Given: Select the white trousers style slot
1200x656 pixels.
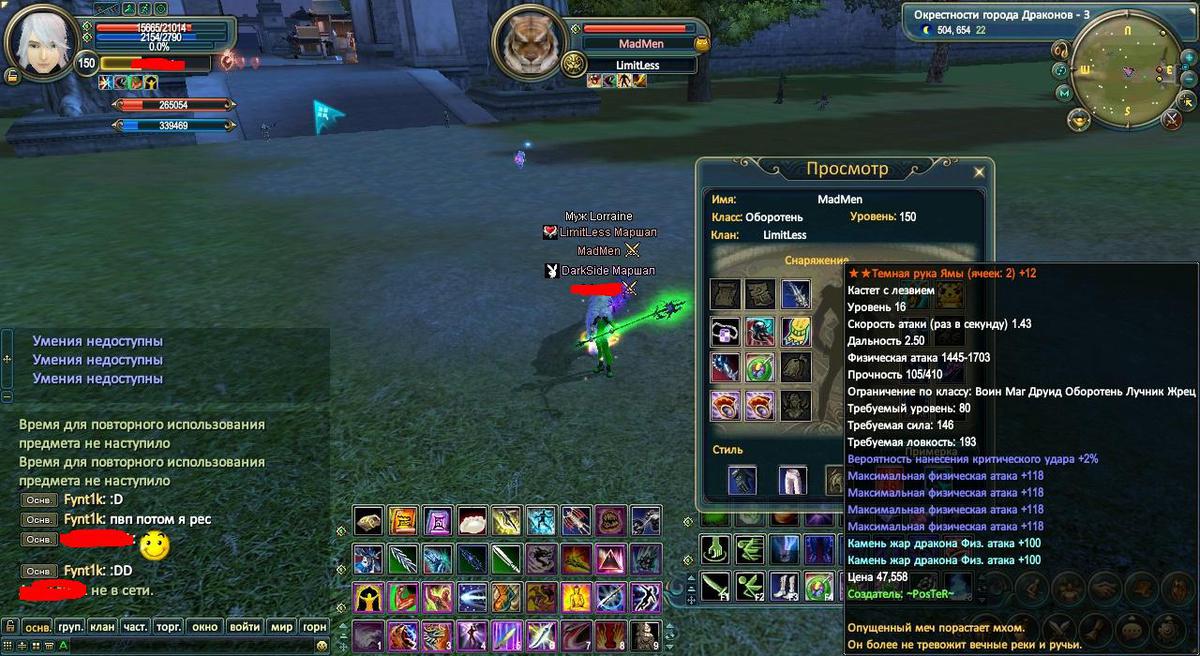Looking at the screenshot, I should pos(793,480).
